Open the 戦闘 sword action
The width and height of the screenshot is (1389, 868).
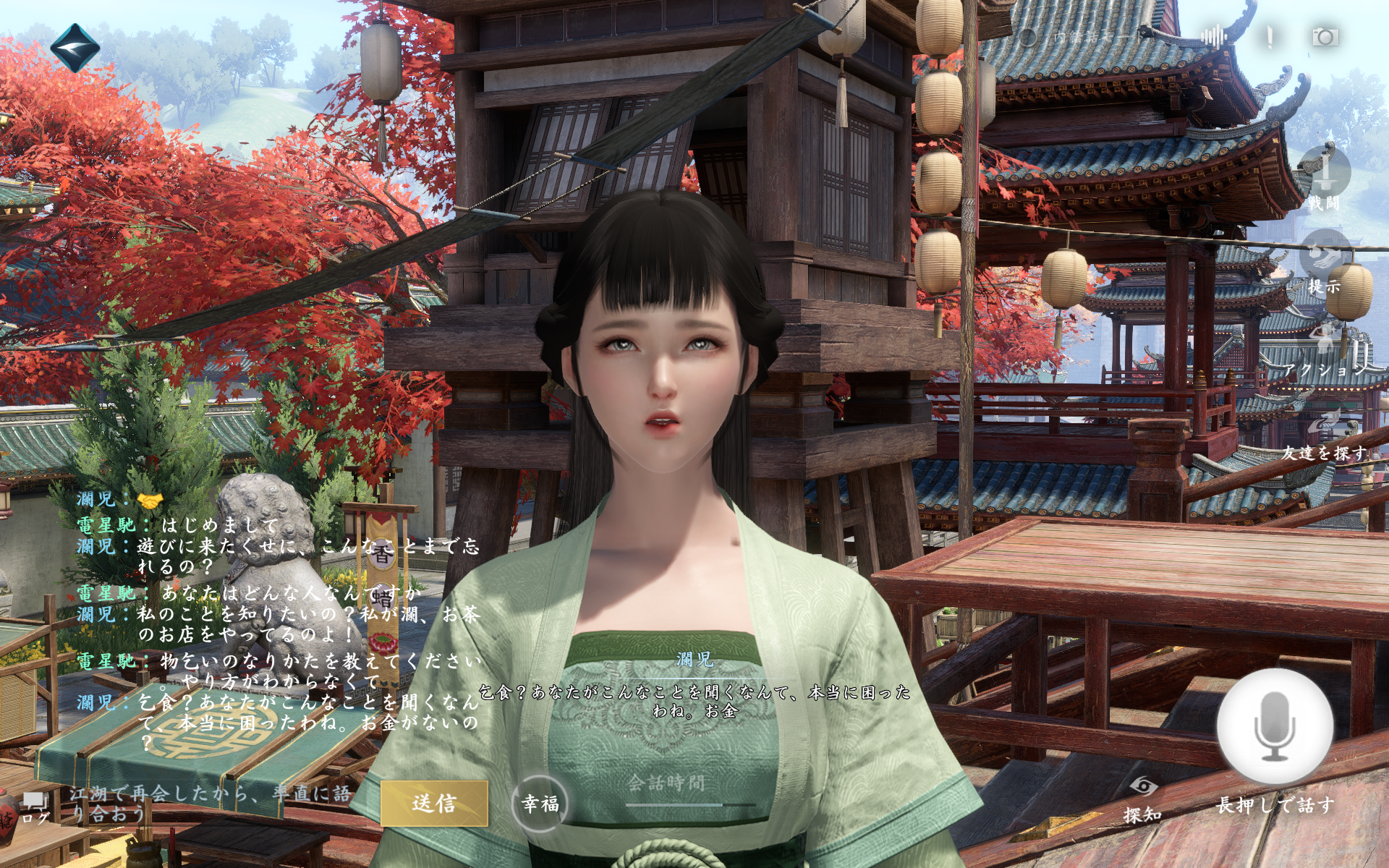tap(1324, 174)
